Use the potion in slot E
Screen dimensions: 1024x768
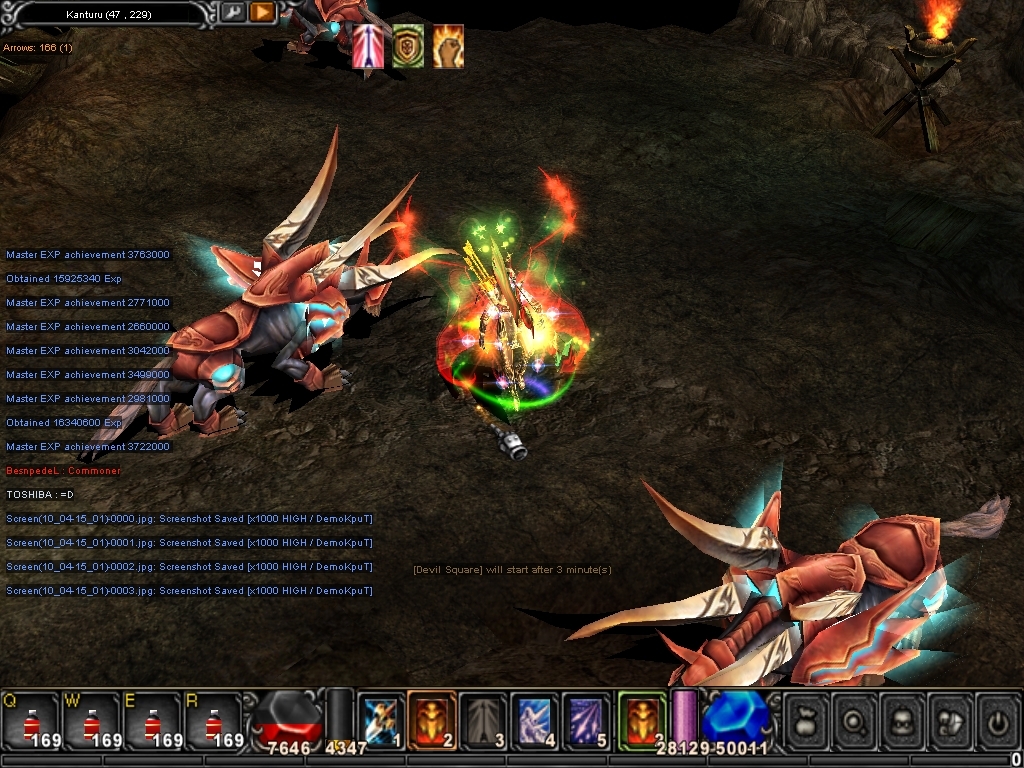[x=153, y=719]
